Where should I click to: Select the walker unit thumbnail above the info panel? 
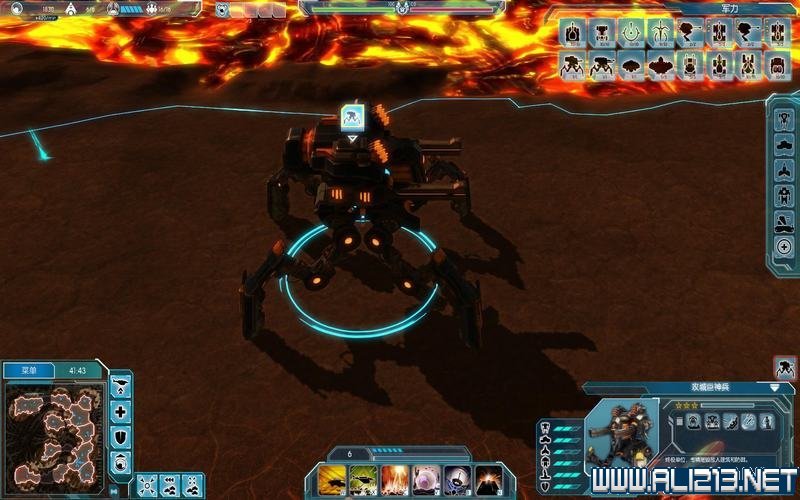point(785,367)
